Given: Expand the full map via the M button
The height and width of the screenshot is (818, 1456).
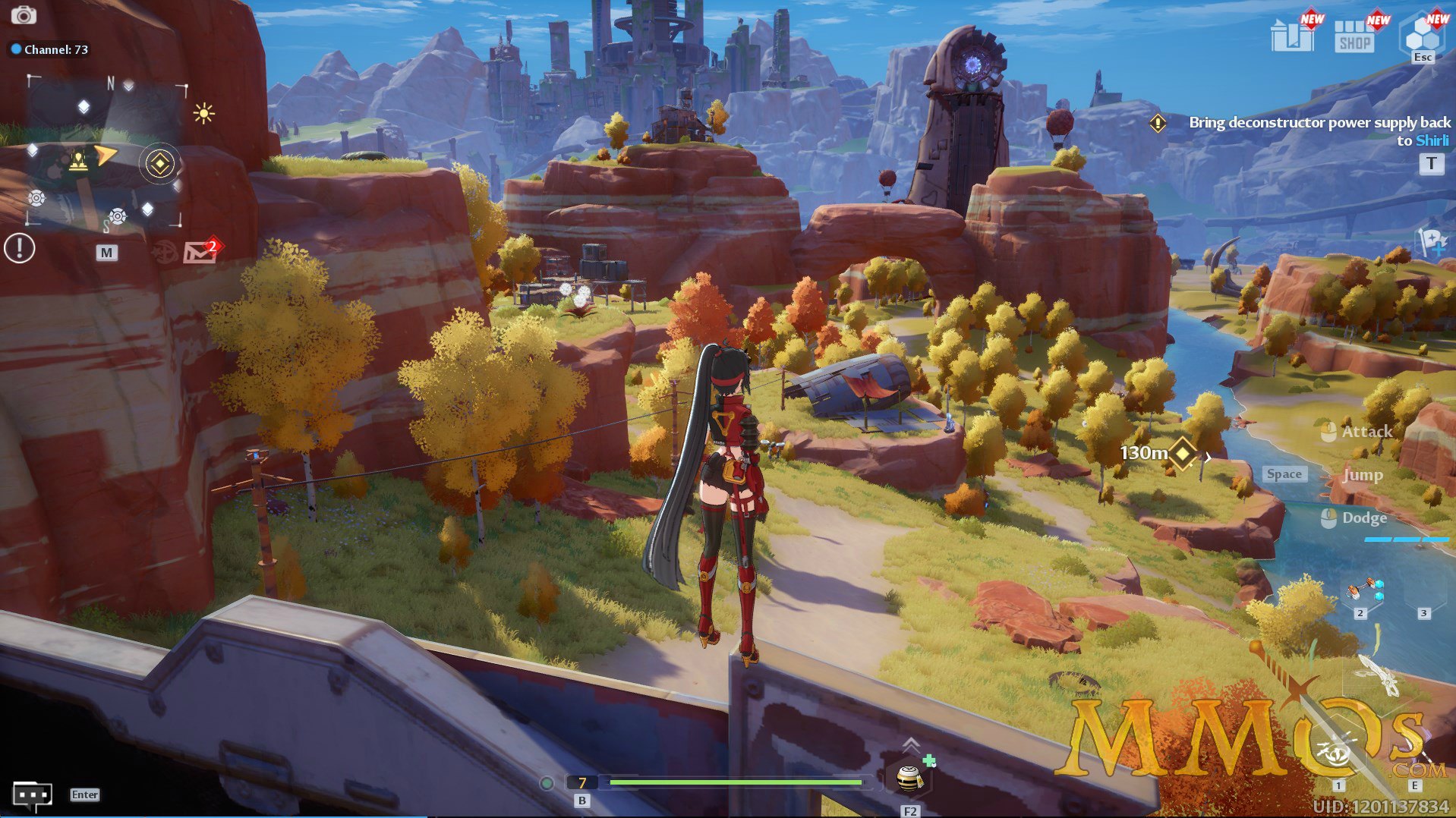Looking at the screenshot, I should point(108,252).
